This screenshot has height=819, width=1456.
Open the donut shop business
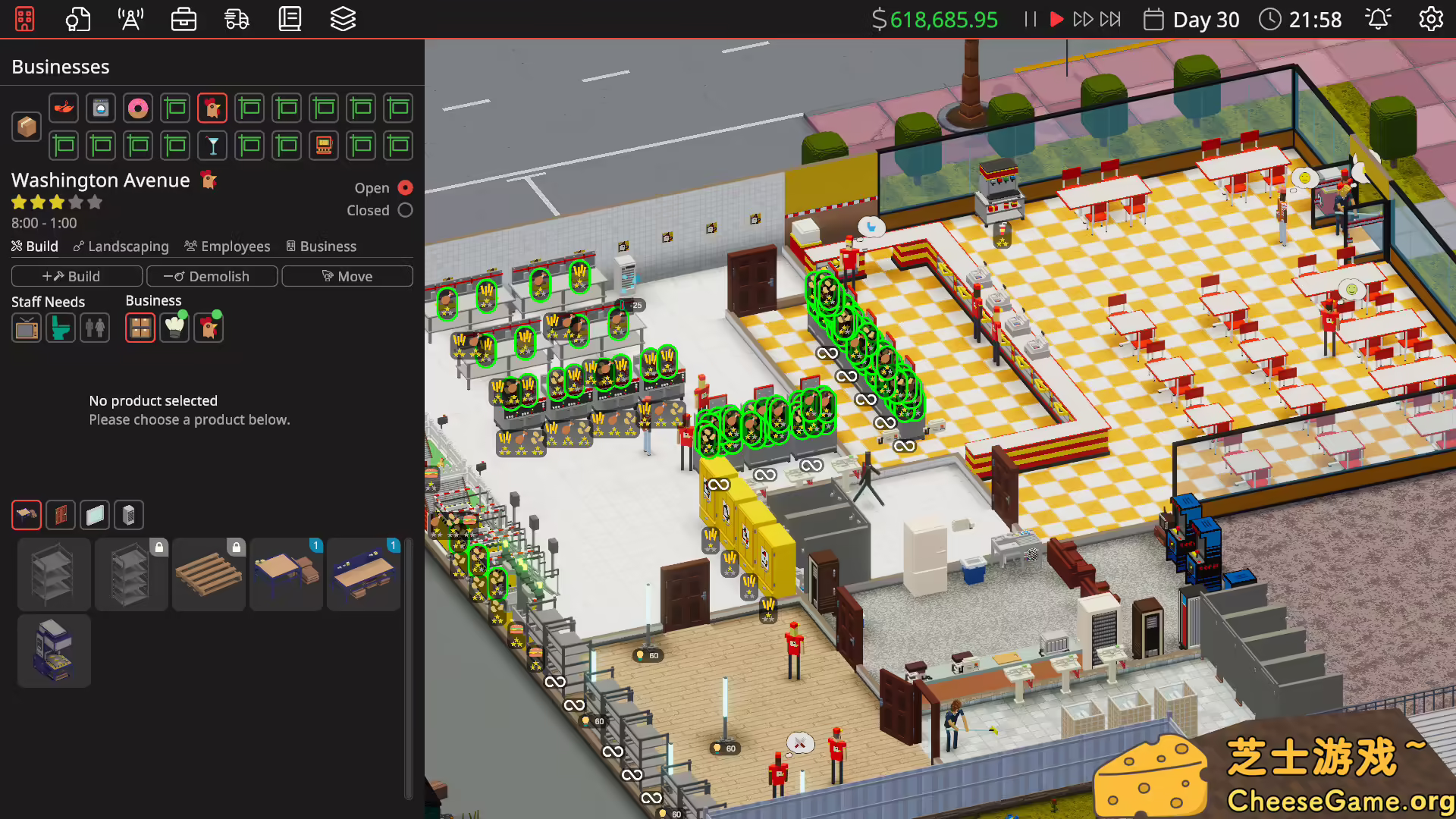tap(138, 108)
